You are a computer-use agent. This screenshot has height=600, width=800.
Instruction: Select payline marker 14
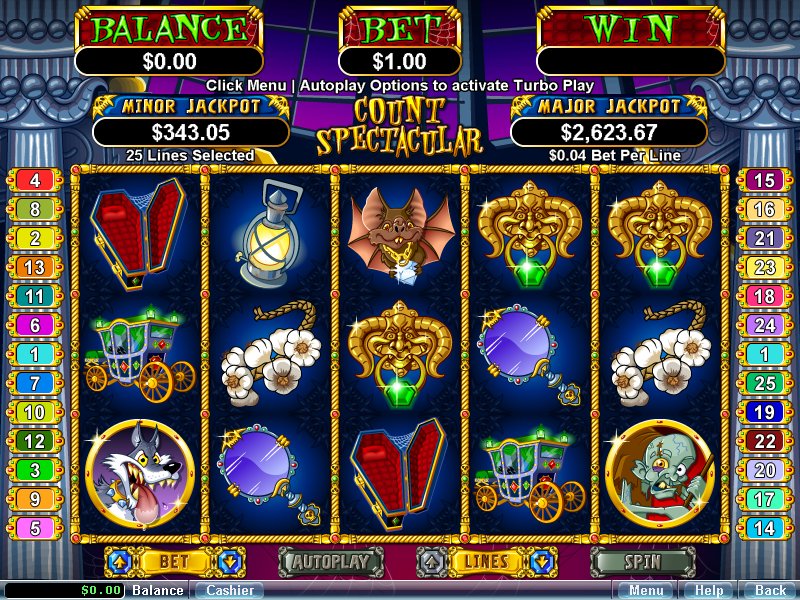pos(764,529)
